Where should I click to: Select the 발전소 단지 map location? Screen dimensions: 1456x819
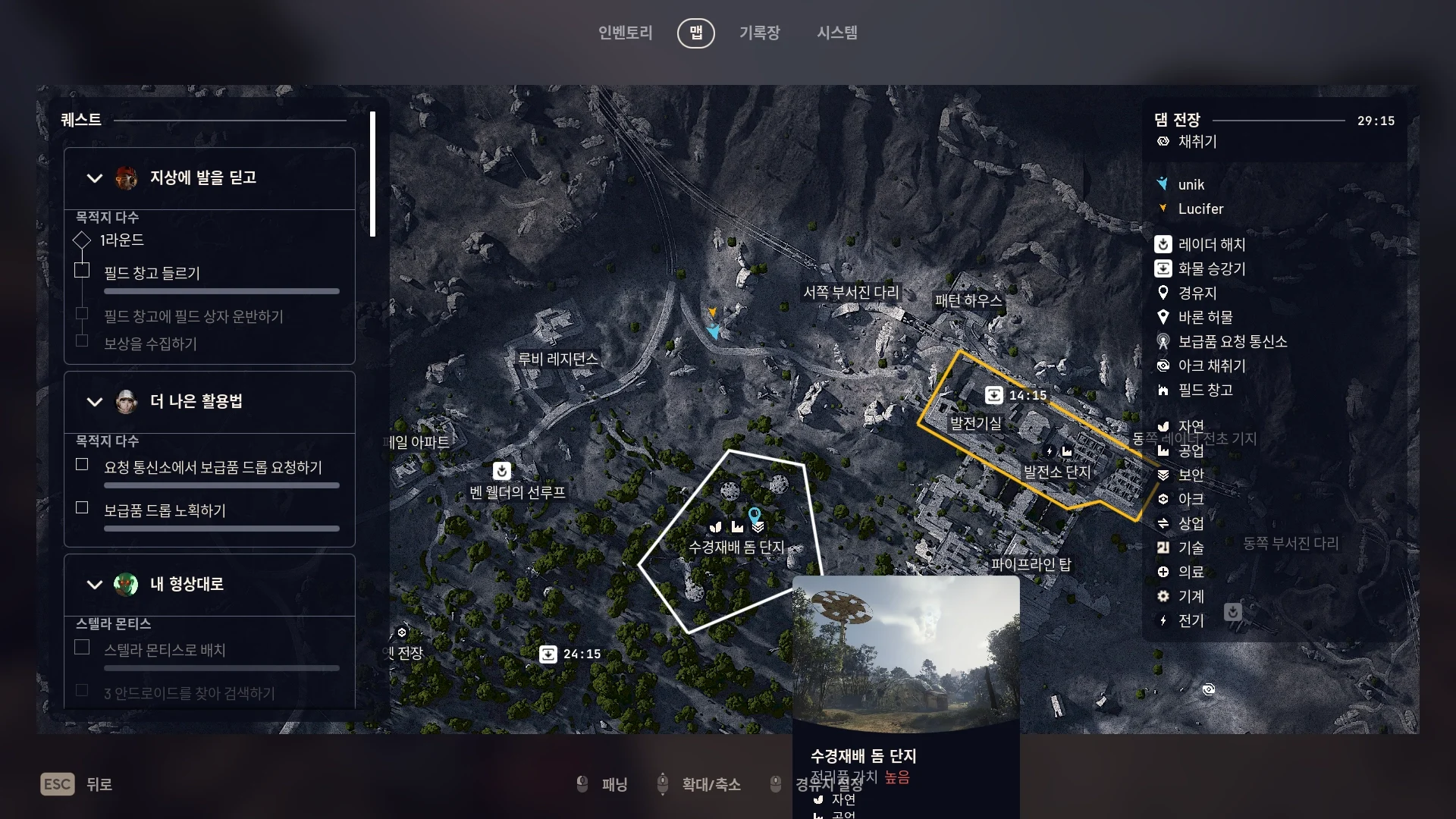point(1057,472)
